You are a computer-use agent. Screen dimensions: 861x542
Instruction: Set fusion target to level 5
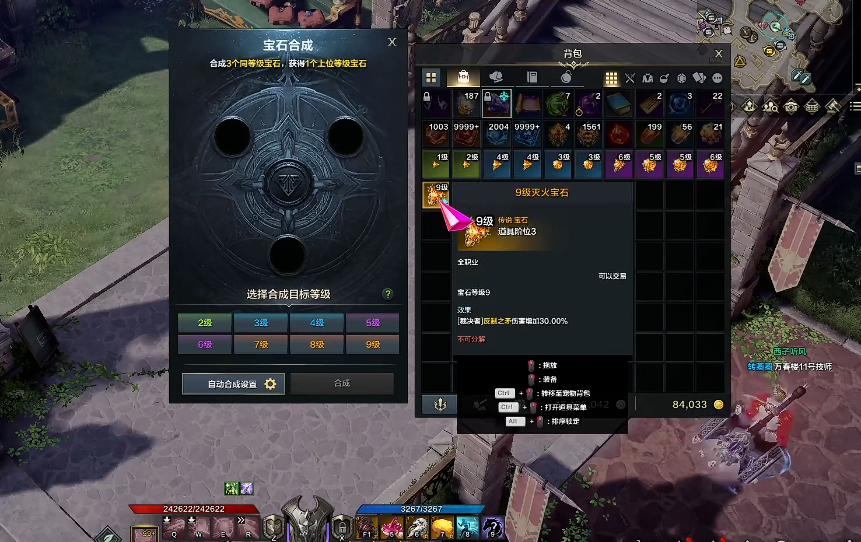[373, 323]
